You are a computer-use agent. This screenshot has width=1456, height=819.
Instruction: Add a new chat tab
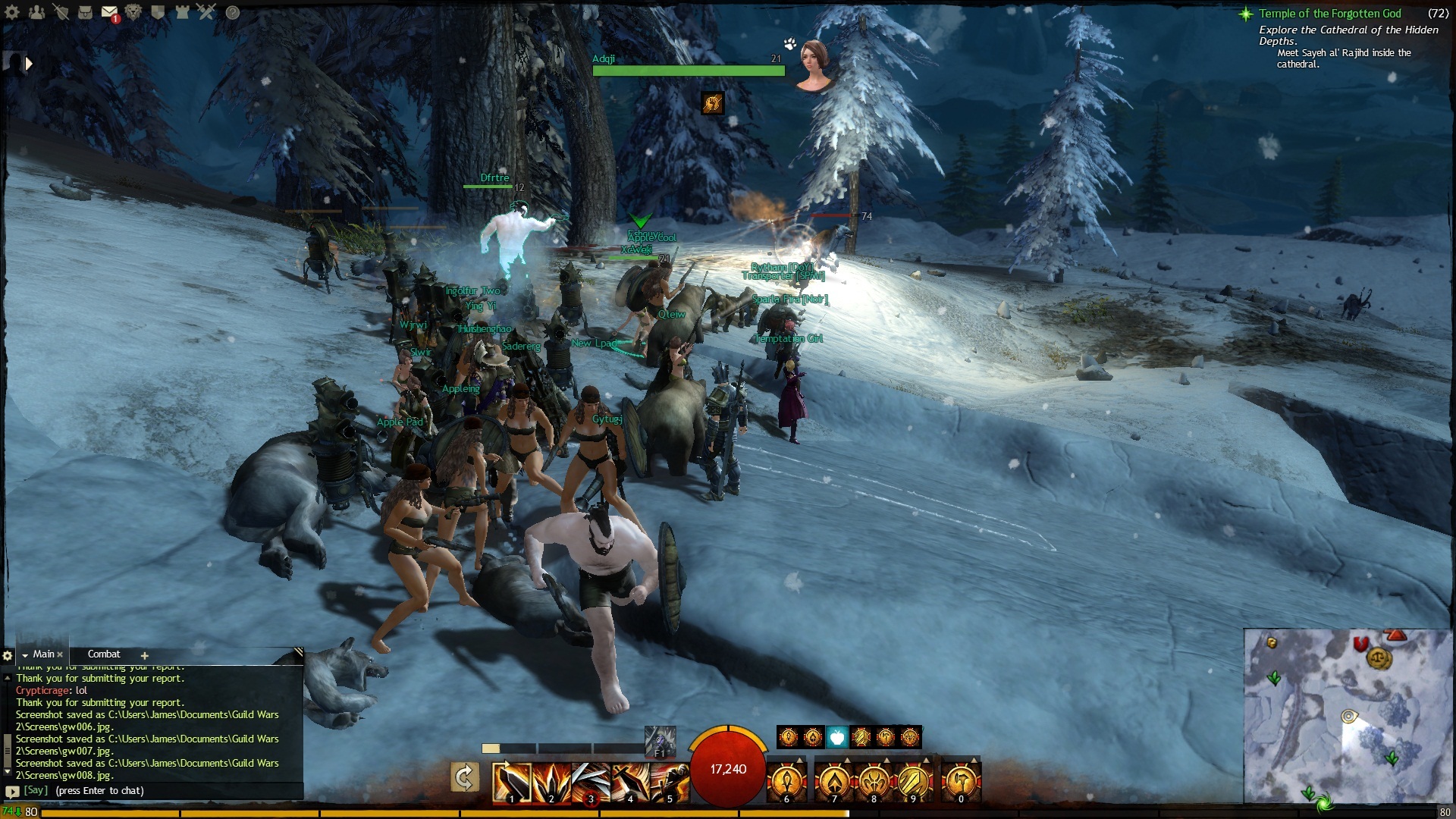[144, 655]
